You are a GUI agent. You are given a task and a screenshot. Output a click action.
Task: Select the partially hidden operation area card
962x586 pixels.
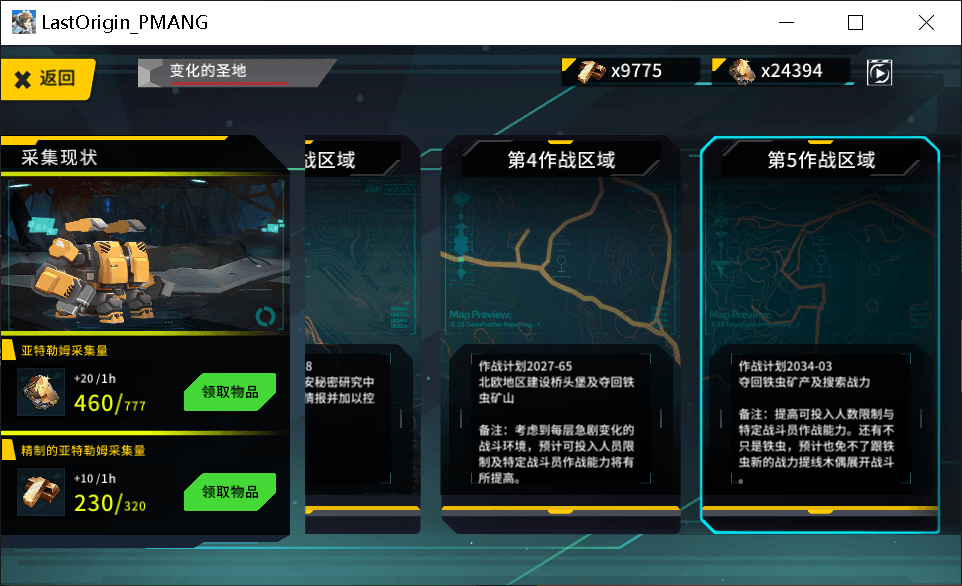pyautogui.click(x=350, y=330)
